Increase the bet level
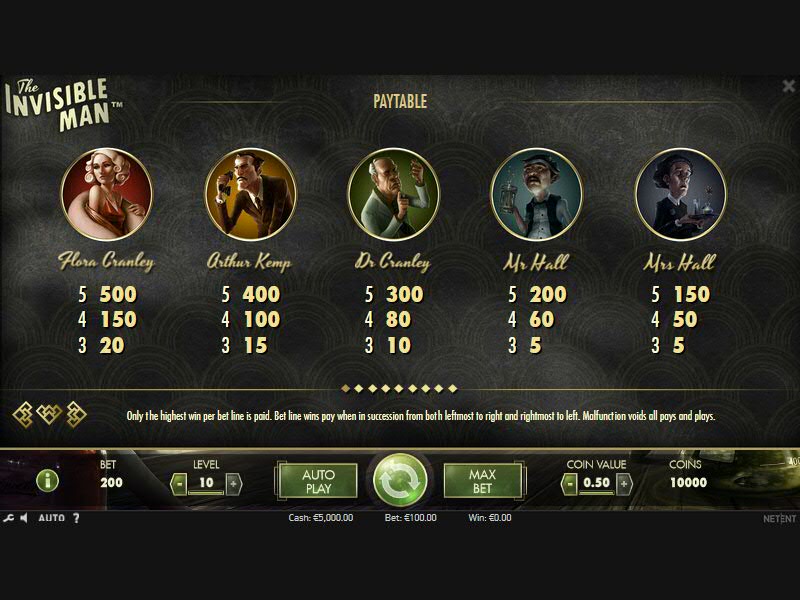800x600 pixels. click(233, 483)
